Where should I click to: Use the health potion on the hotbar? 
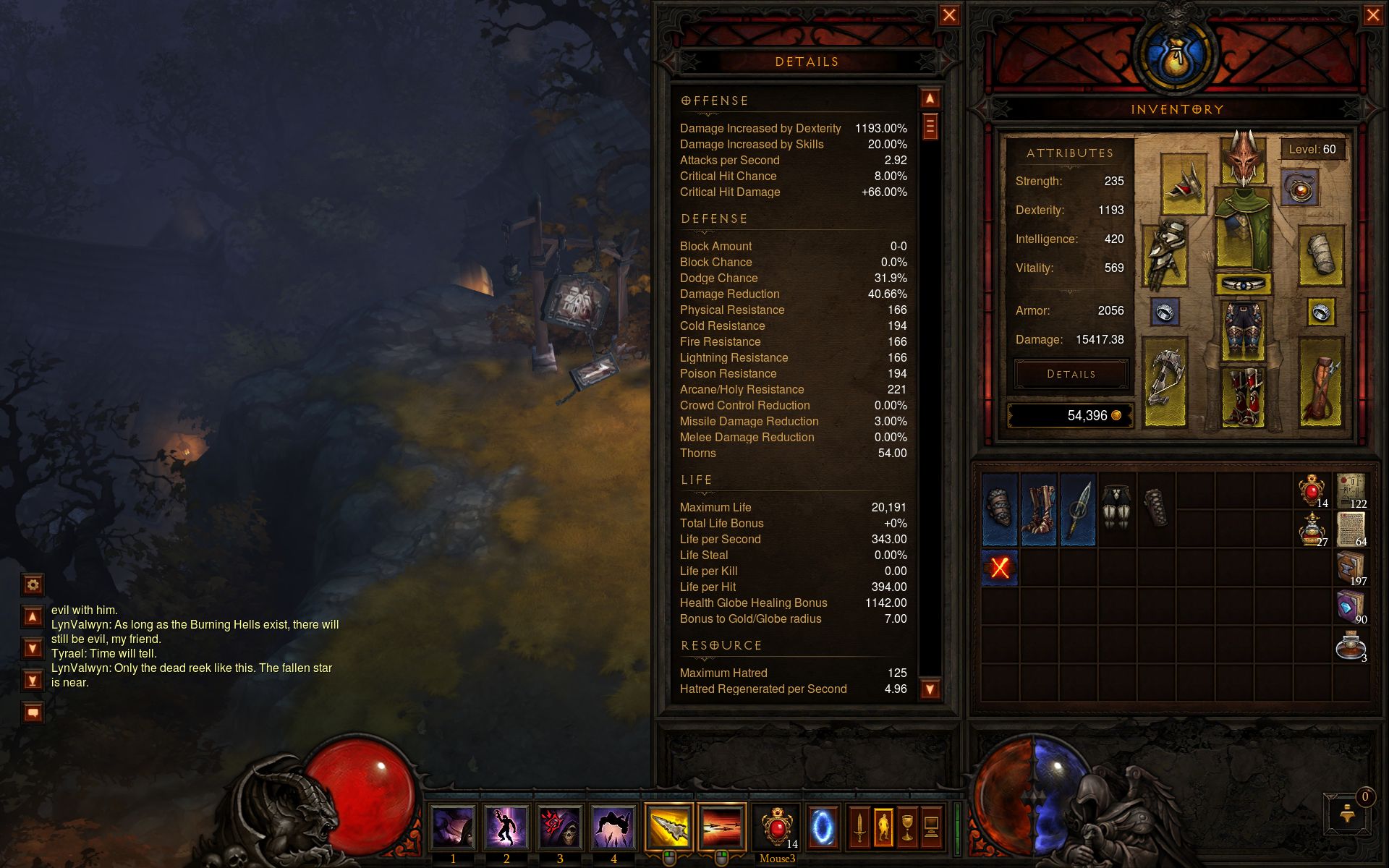777,826
